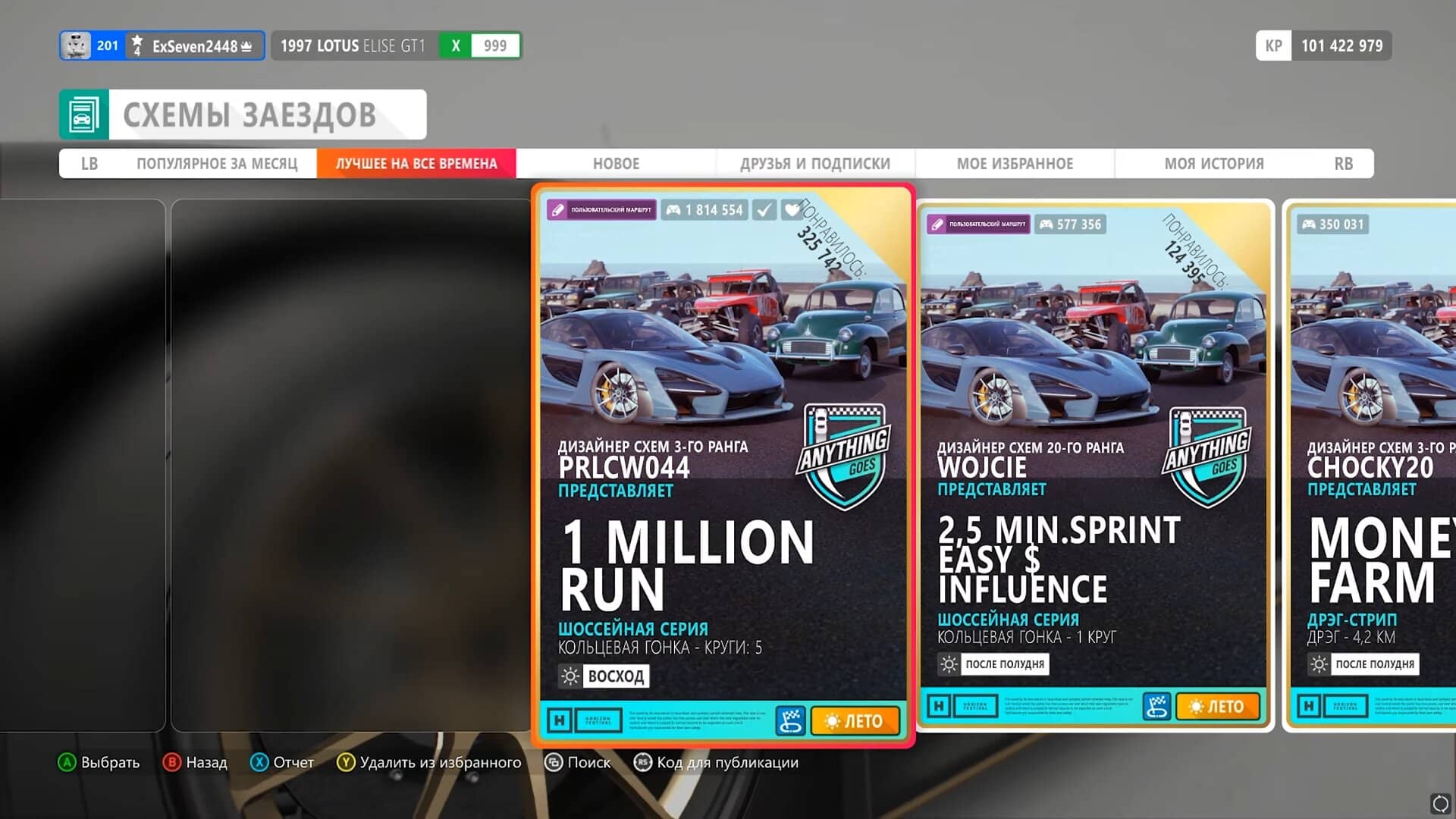The image size is (1456, 819).
Task: Open the Новое tab
Action: point(616,164)
